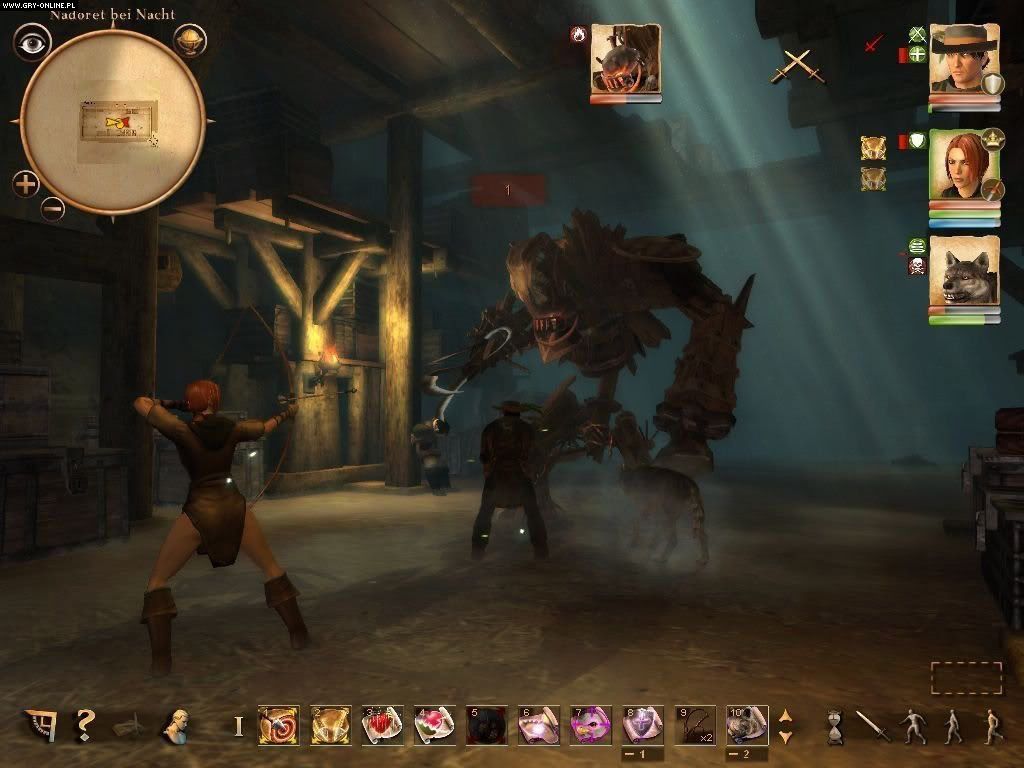Toggle the sword weapon icon

point(873,725)
